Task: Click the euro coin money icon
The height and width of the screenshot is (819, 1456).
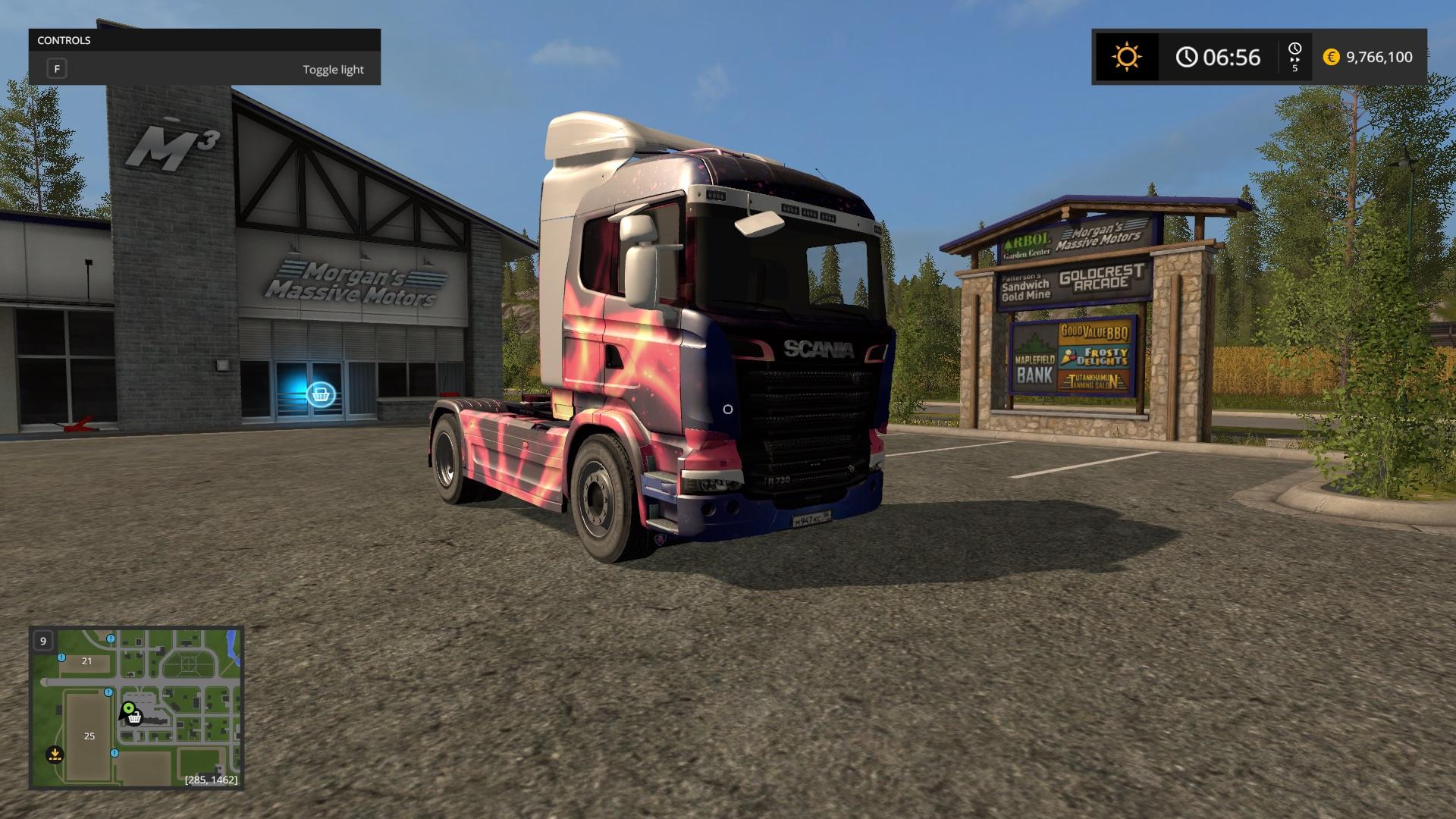Action: (x=1331, y=57)
